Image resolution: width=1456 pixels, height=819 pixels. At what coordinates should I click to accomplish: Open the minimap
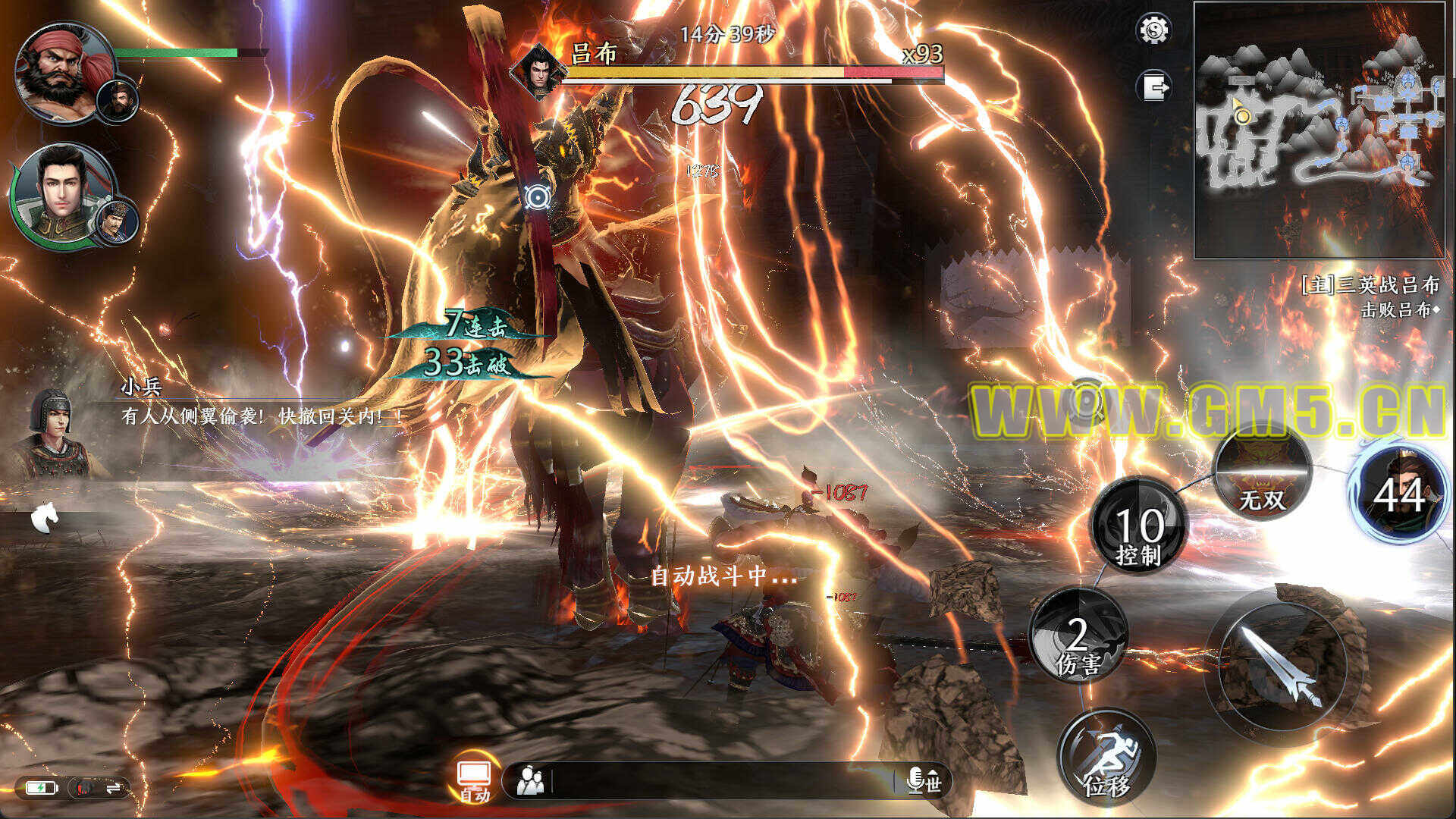click(1319, 130)
